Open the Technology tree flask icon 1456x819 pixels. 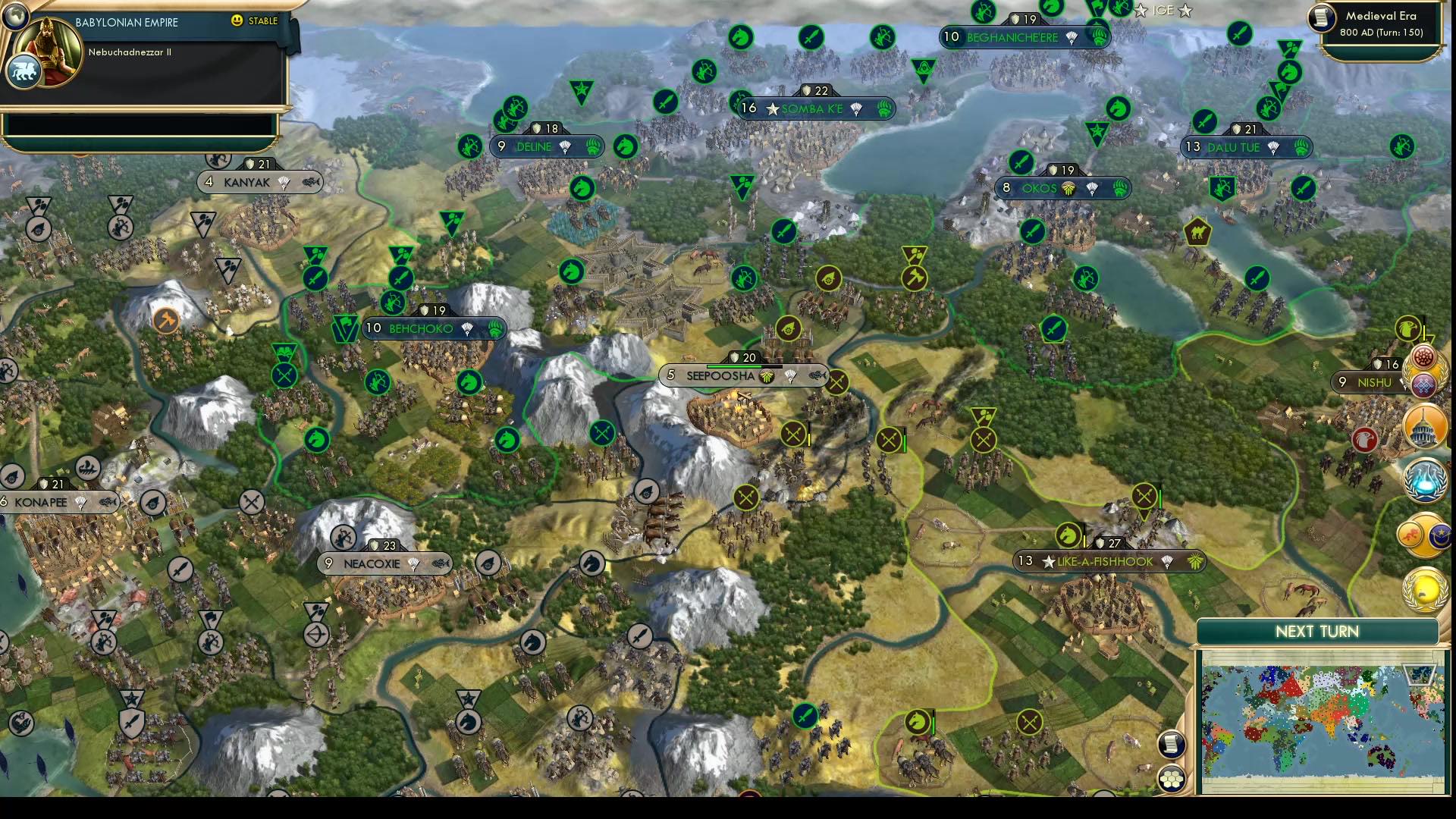pyautogui.click(x=1425, y=479)
